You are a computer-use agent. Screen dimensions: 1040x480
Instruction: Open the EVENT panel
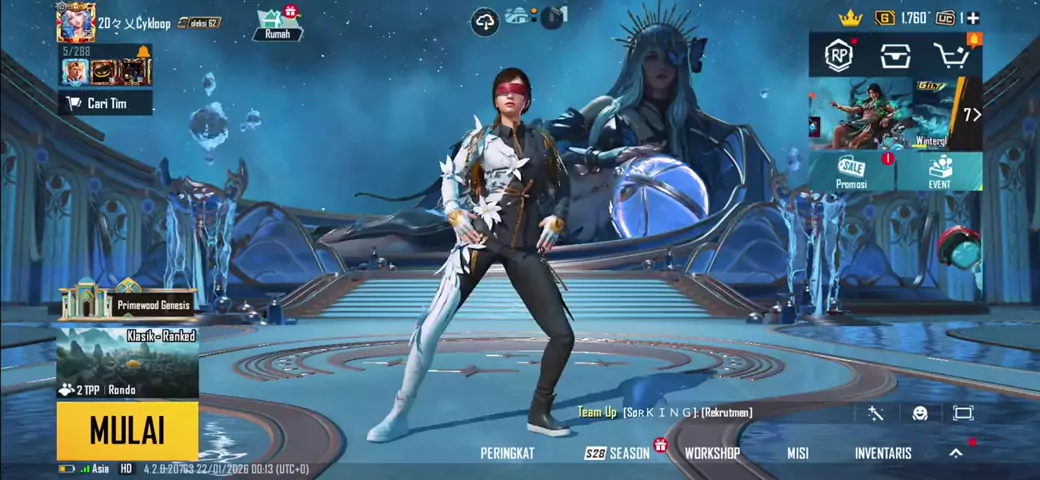click(939, 171)
